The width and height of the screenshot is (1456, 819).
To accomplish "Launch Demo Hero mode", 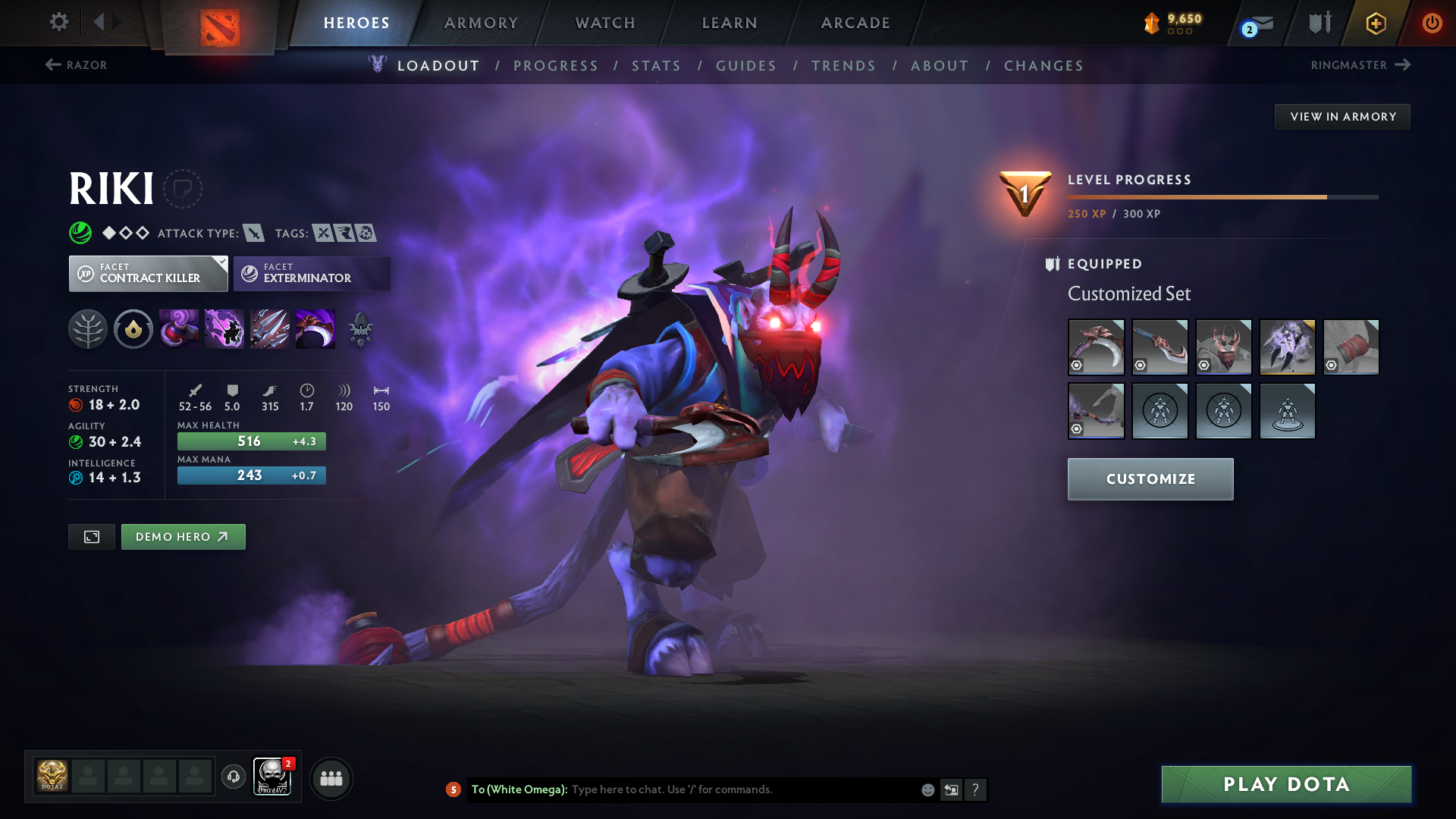I will pyautogui.click(x=183, y=537).
